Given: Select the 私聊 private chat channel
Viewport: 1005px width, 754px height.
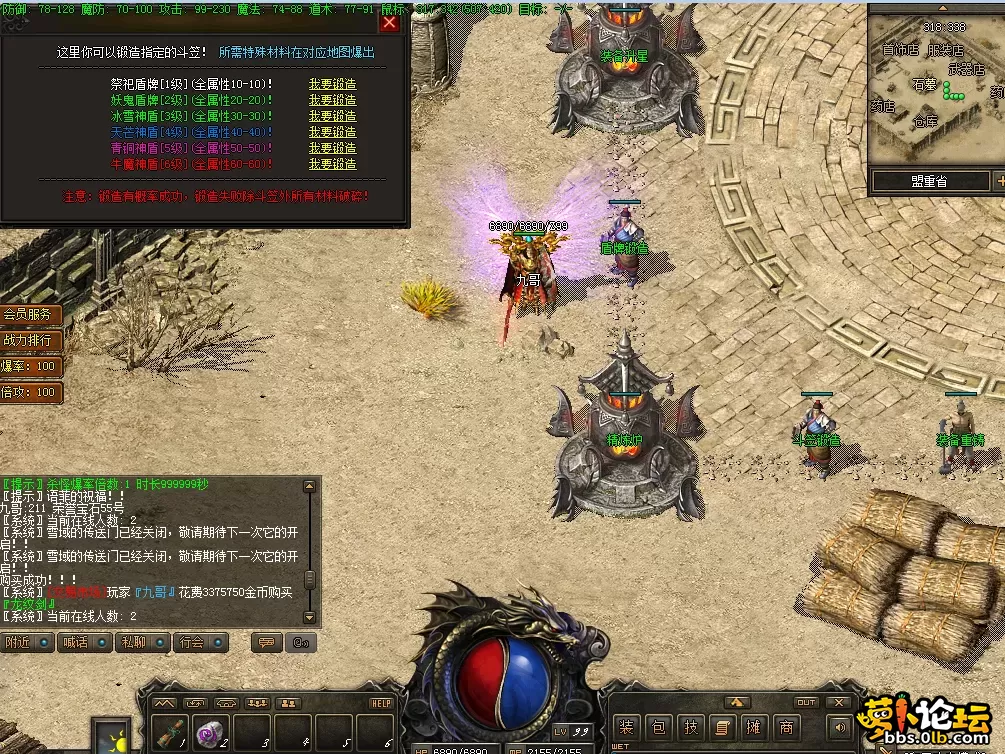Looking at the screenshot, I should [x=142, y=643].
